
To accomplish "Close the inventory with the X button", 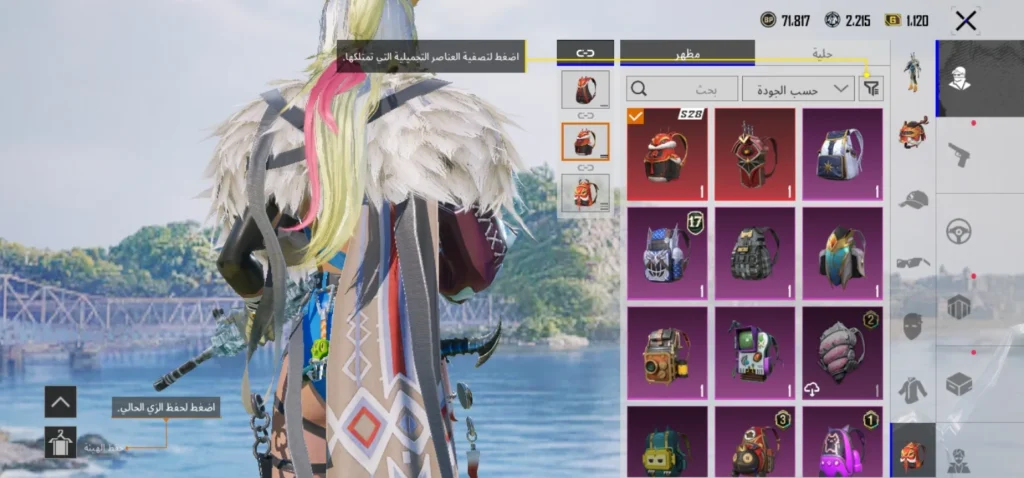I will [x=965, y=20].
